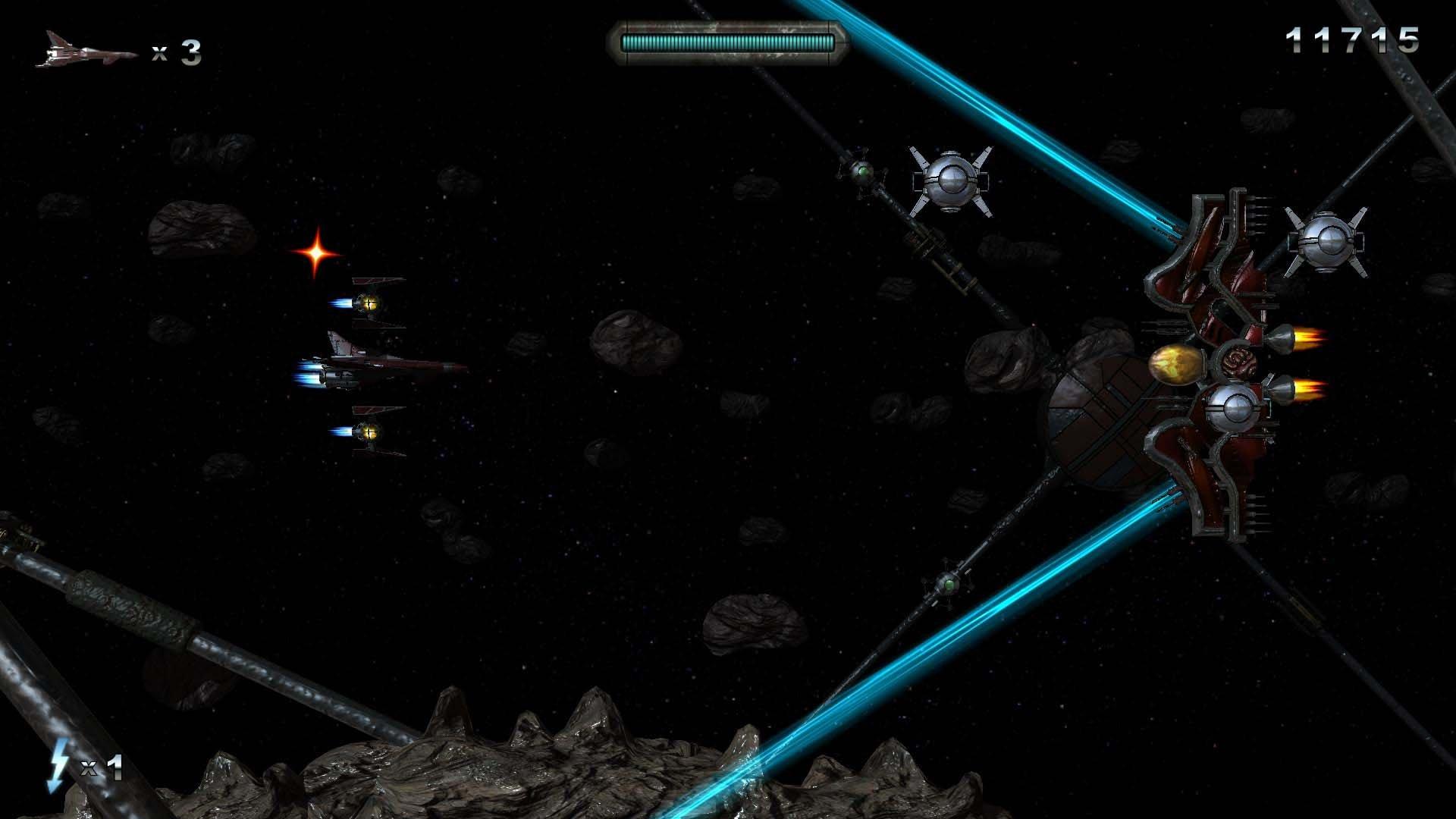Click the lightning bomb icon
Screen dimensions: 1456x819
click(x=59, y=767)
